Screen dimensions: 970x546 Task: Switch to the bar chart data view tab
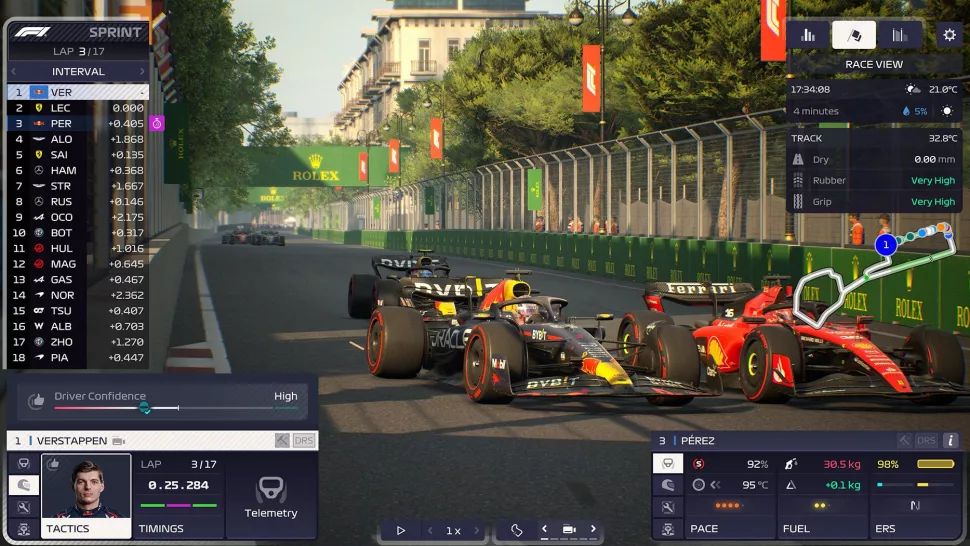808,35
